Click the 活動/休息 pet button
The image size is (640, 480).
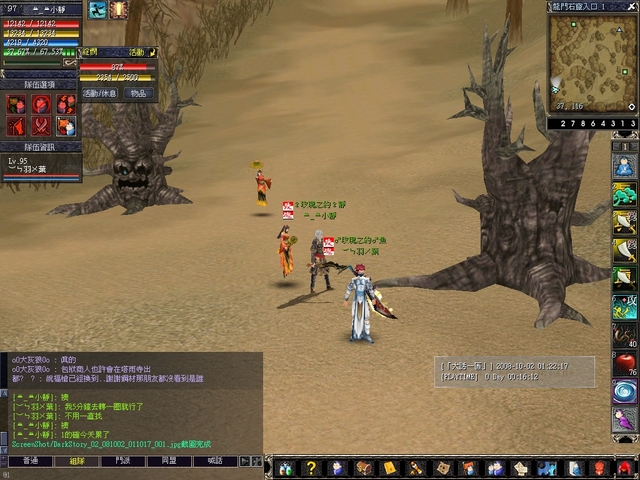[99, 93]
